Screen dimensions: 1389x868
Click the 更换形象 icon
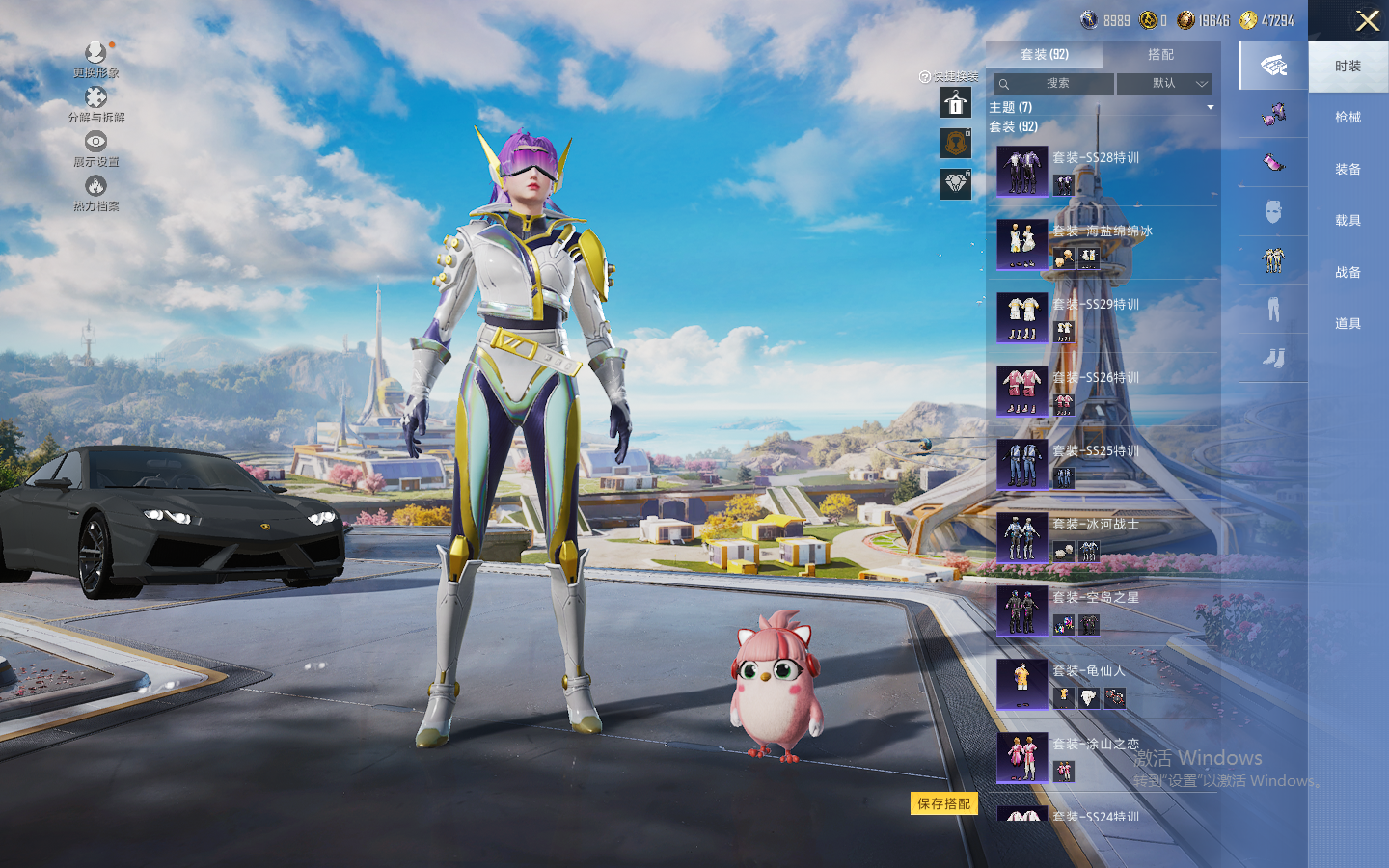coord(95,54)
